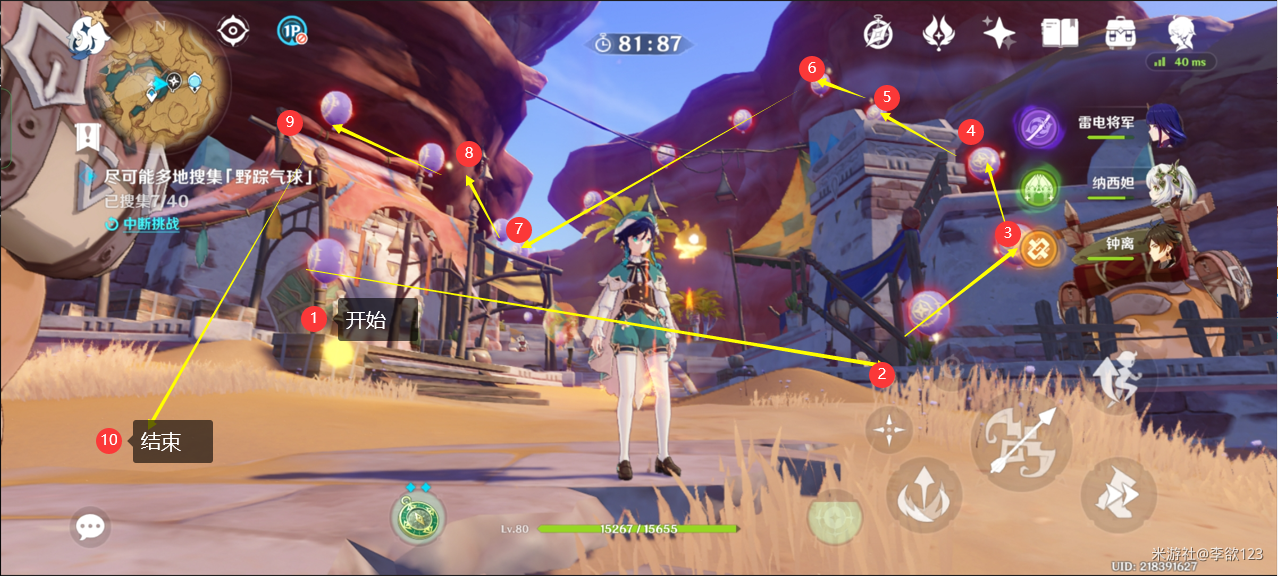Open the four-pointed star events icon

coord(998,33)
